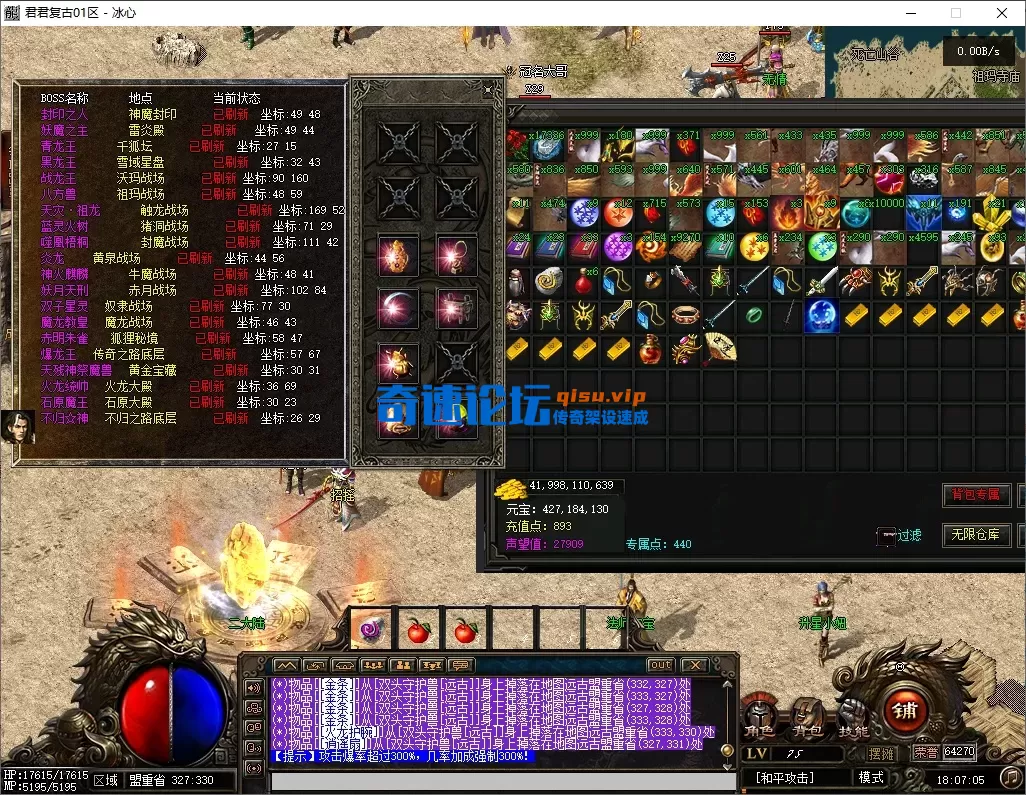Maximize the game window
The width and height of the screenshot is (1026, 795).
(x=955, y=14)
